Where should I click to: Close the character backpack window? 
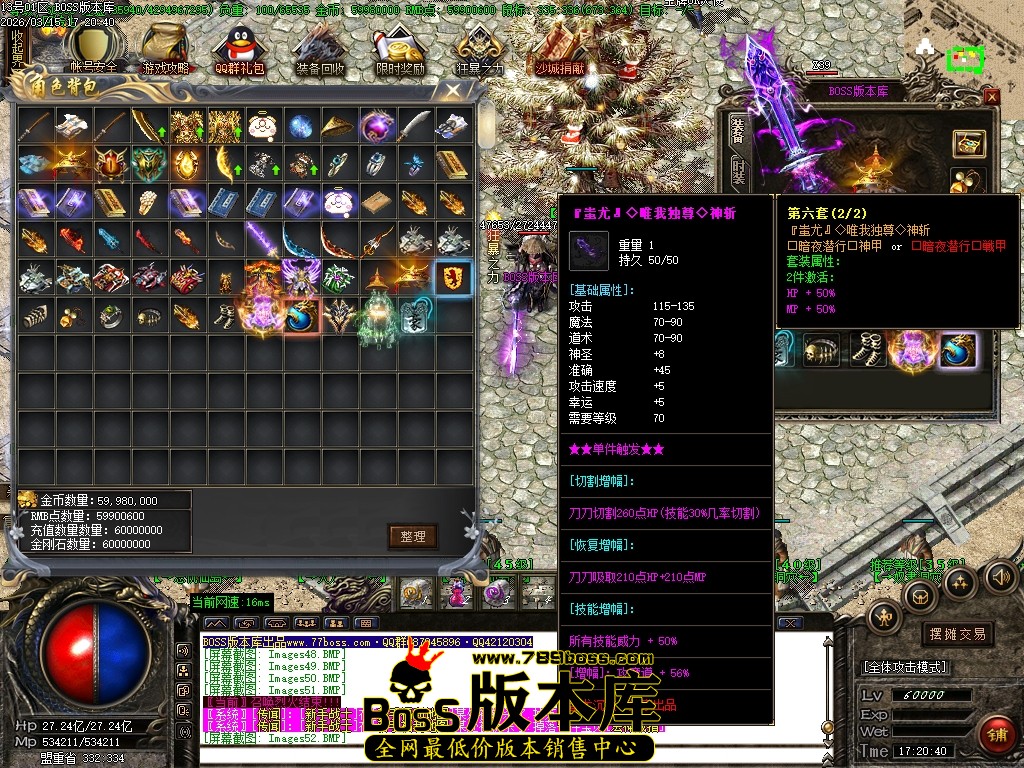point(453,90)
